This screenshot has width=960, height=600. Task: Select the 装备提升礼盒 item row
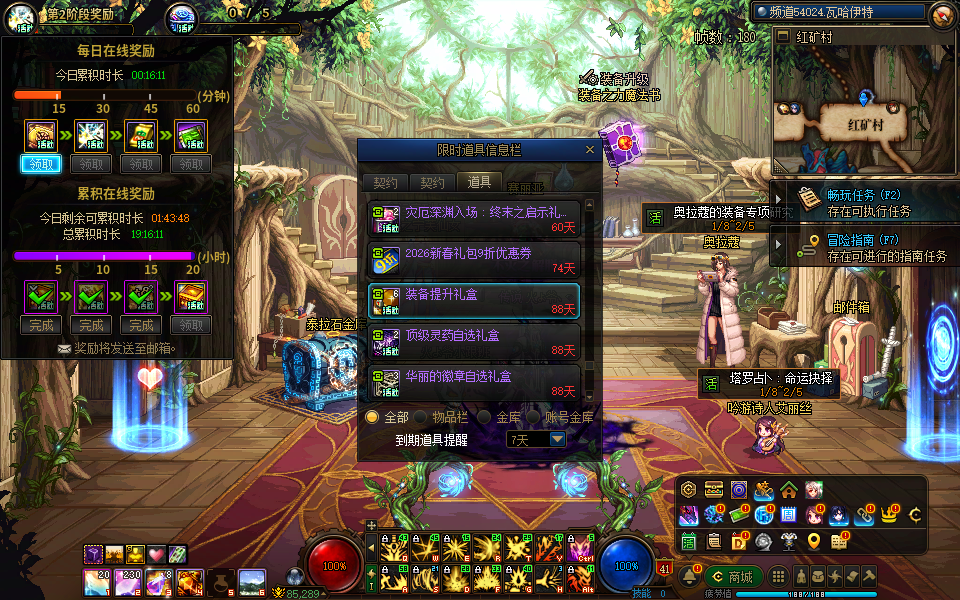pos(474,300)
